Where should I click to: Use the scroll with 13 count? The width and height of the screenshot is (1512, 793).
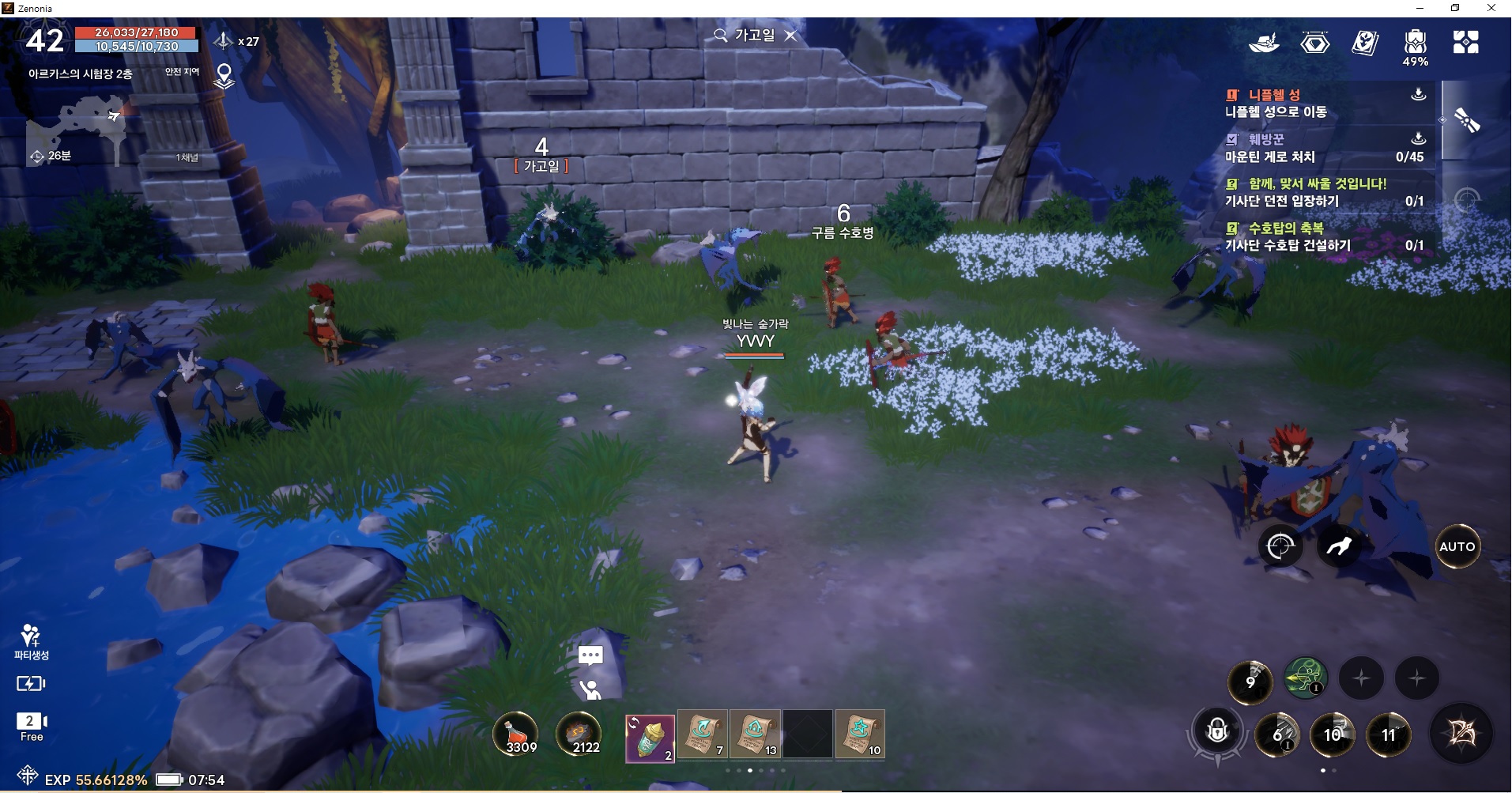(755, 734)
